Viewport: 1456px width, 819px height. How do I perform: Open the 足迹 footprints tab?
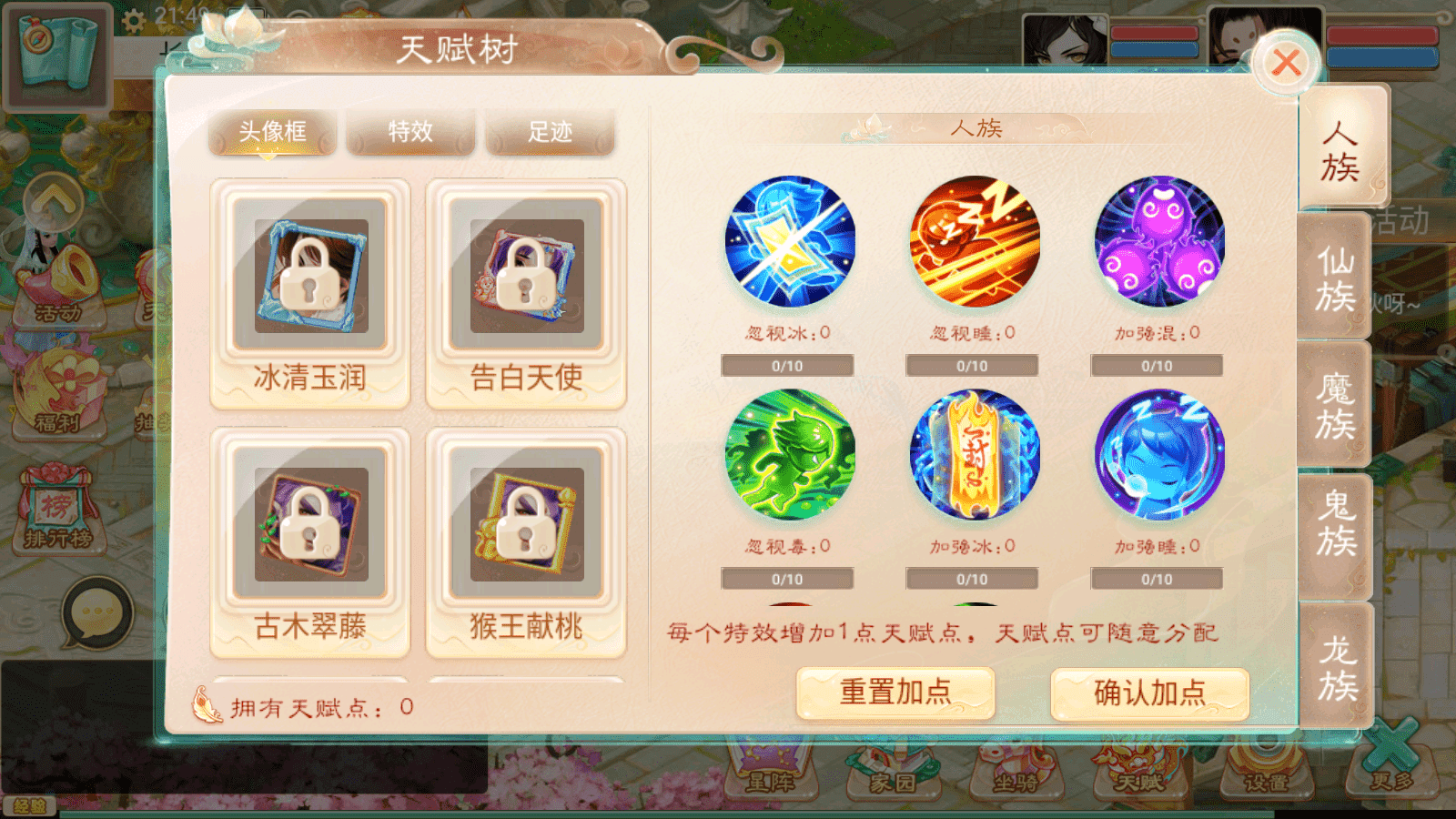[550, 133]
